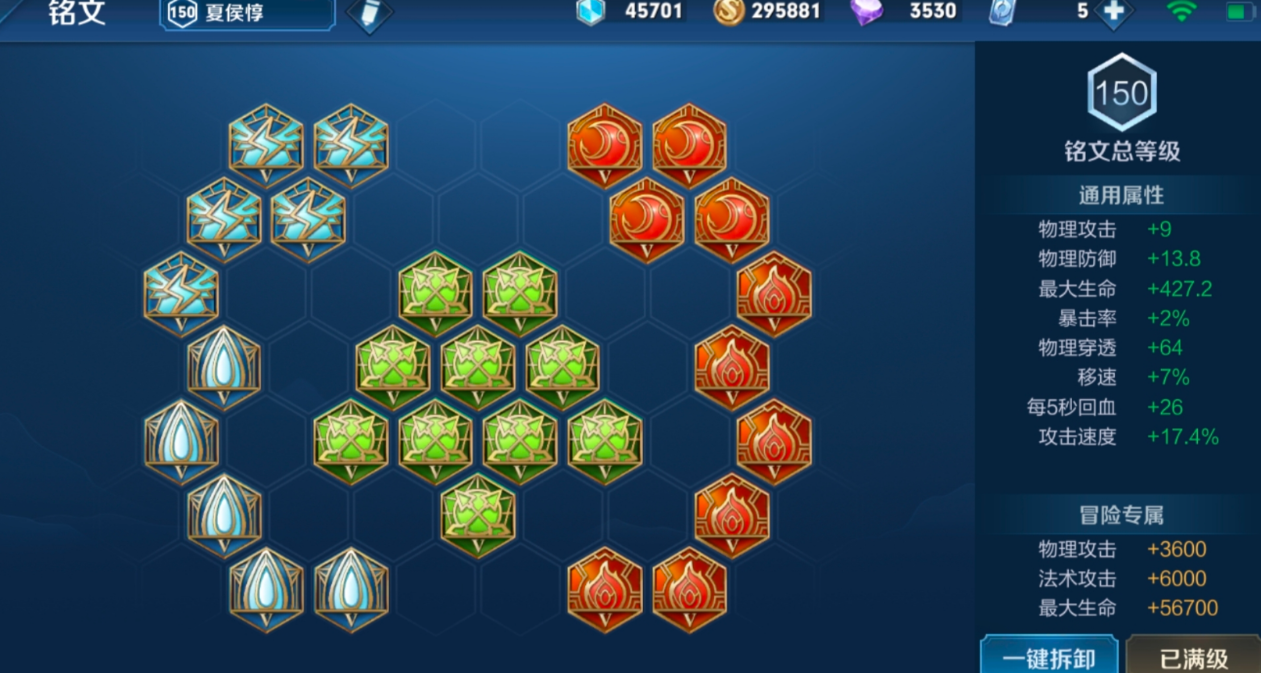
Task: Click the 已满级 button
Action: click(x=1193, y=657)
